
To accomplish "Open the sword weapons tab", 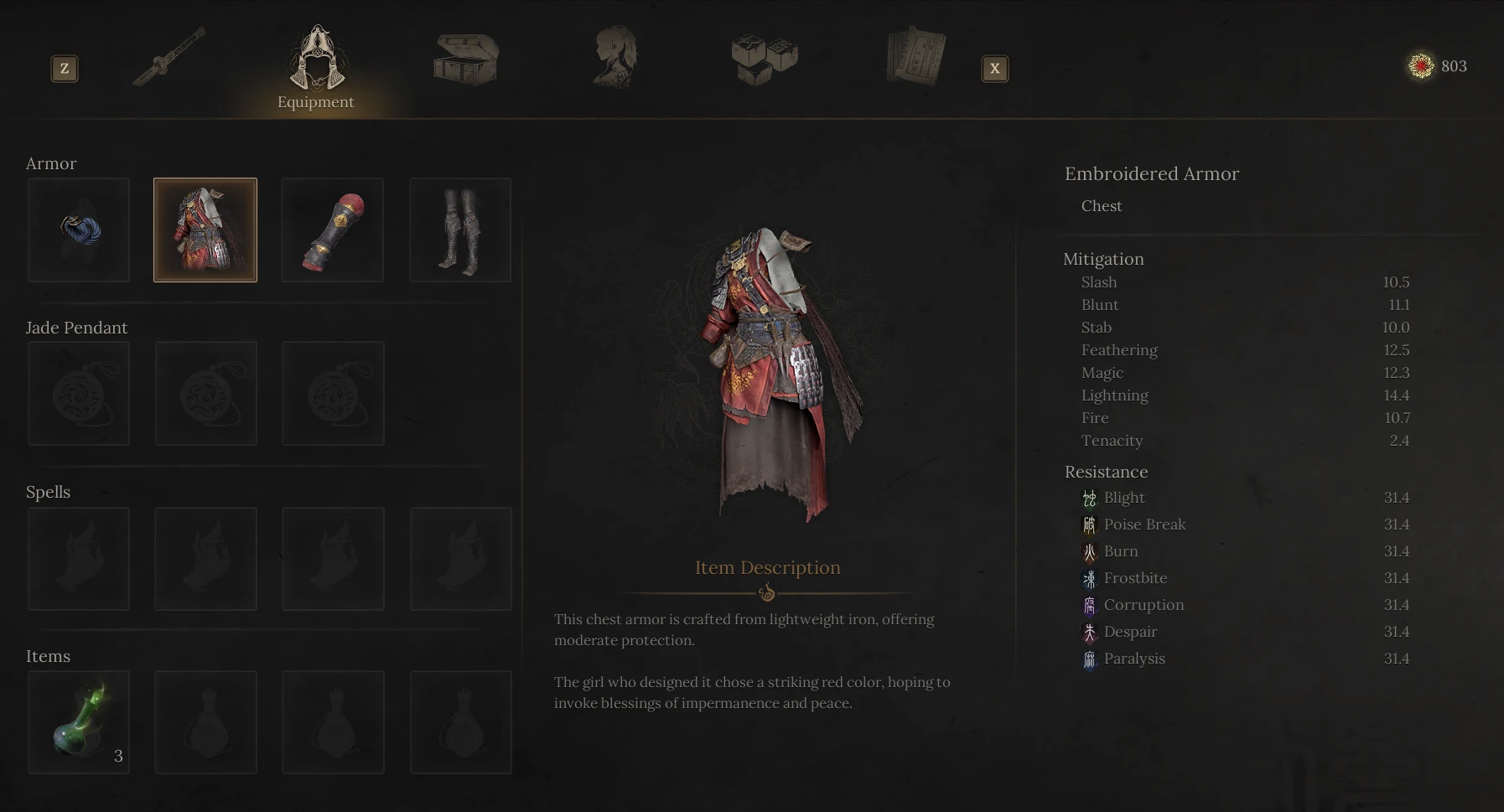I will pyautogui.click(x=169, y=57).
